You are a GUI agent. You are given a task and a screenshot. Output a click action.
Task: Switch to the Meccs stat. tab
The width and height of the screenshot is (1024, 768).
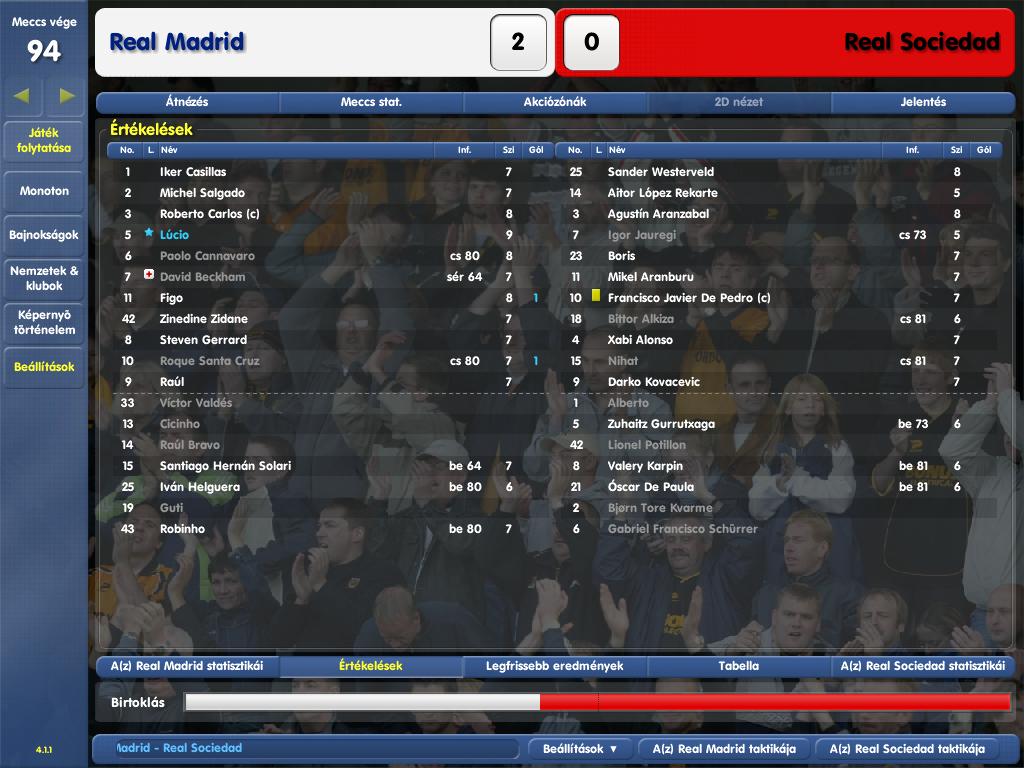pyautogui.click(x=371, y=102)
